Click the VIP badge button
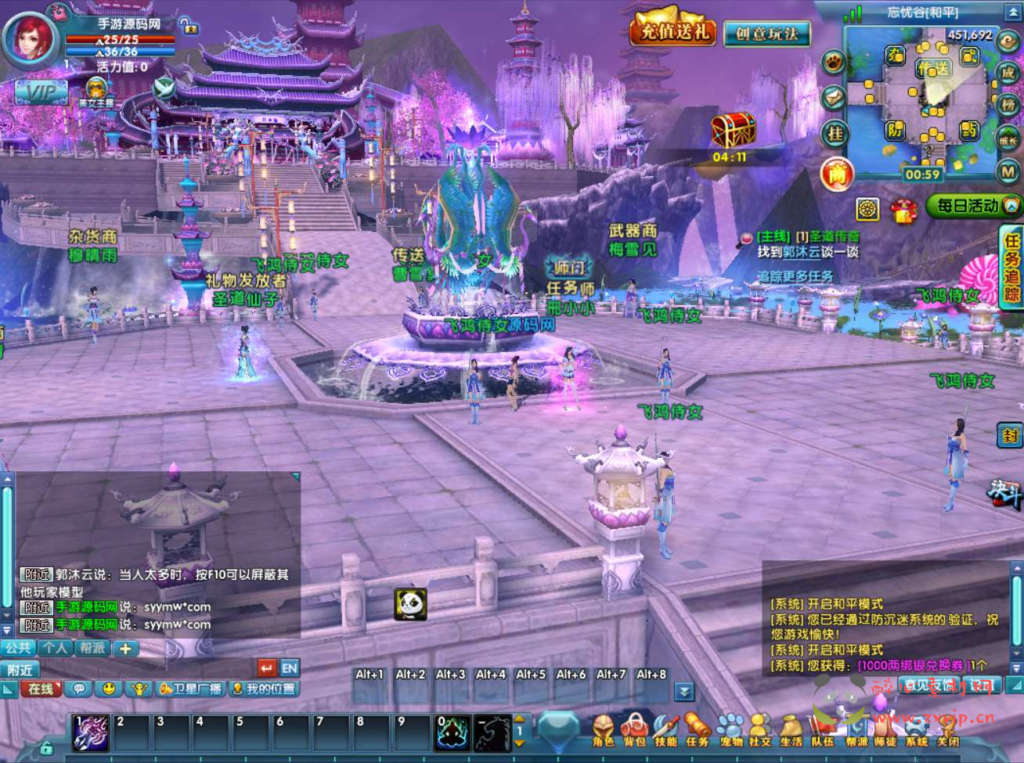 coord(41,90)
